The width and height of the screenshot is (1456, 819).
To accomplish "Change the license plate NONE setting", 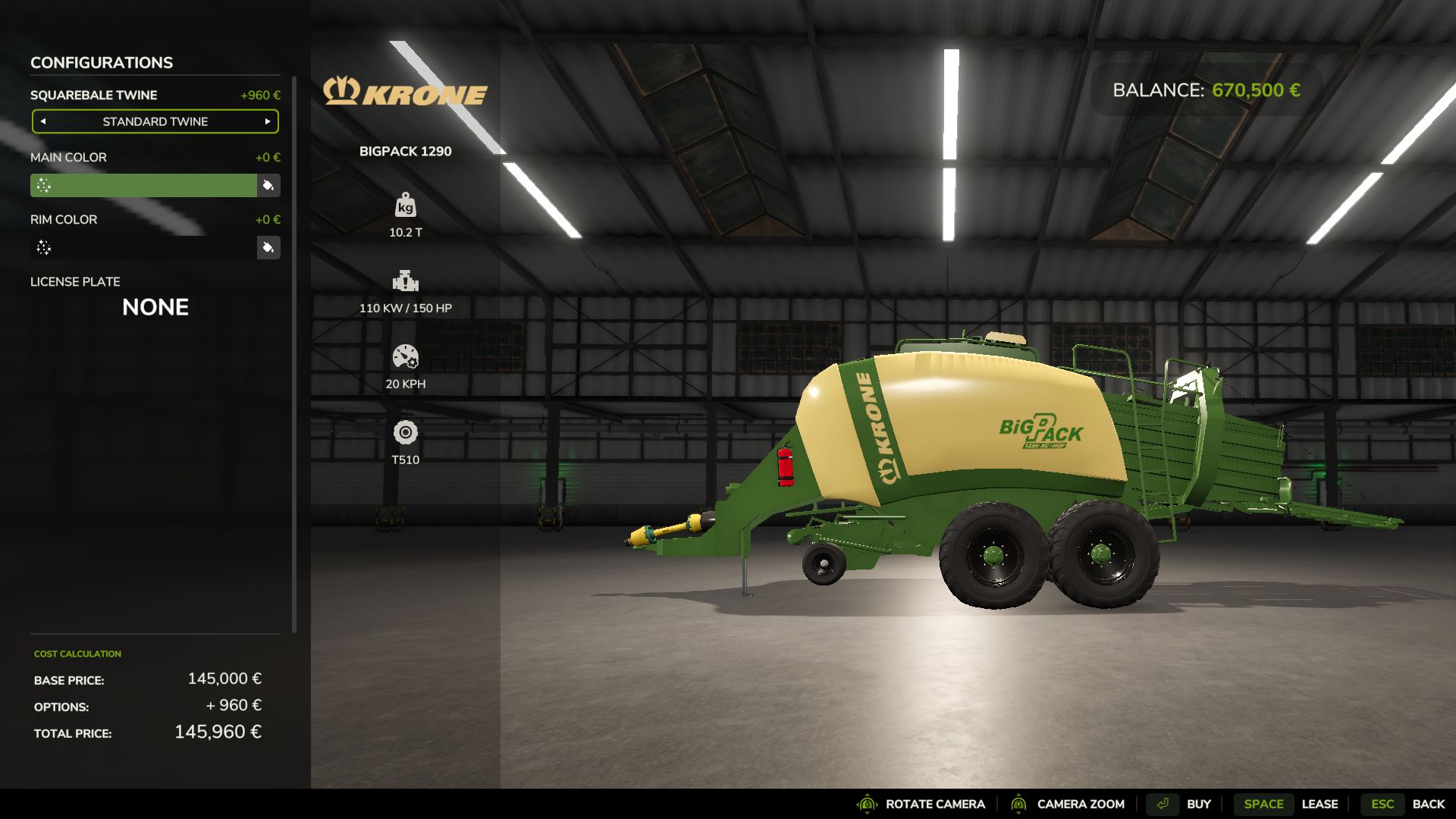I will click(155, 307).
